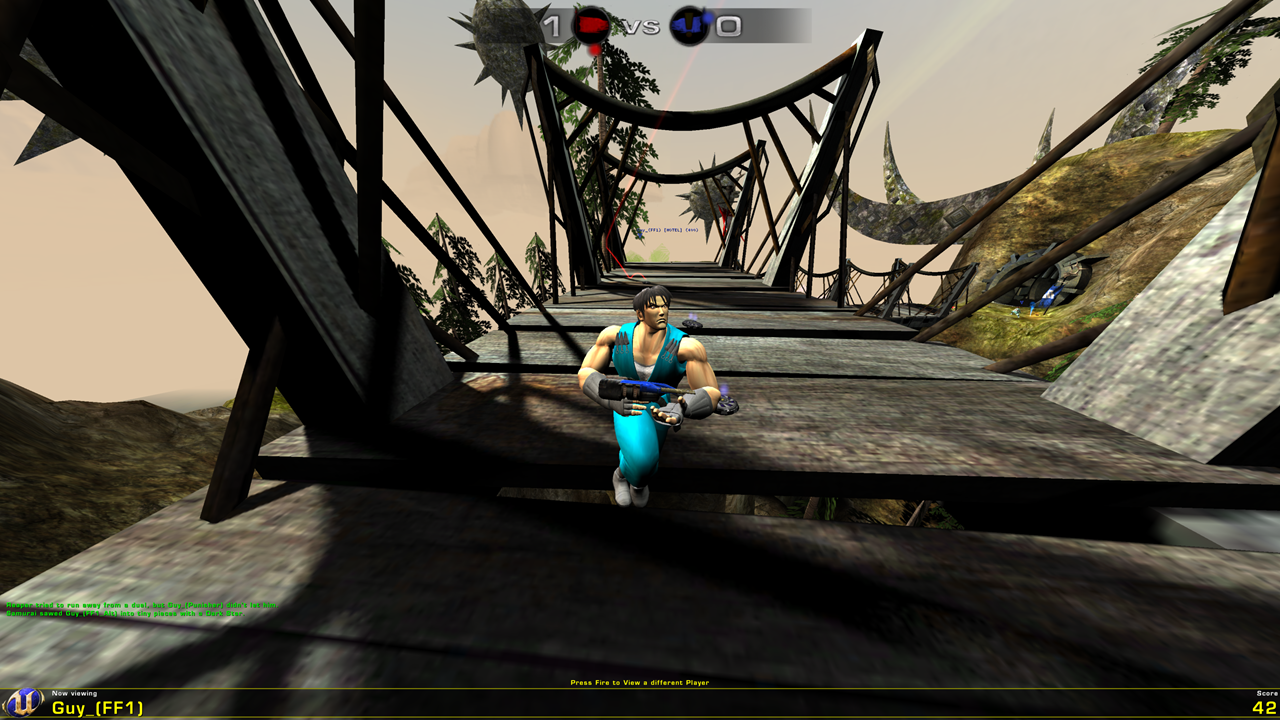The width and height of the screenshot is (1280, 720).
Task: Click the blue team flag icon in scoreboard
Action: tap(688, 23)
